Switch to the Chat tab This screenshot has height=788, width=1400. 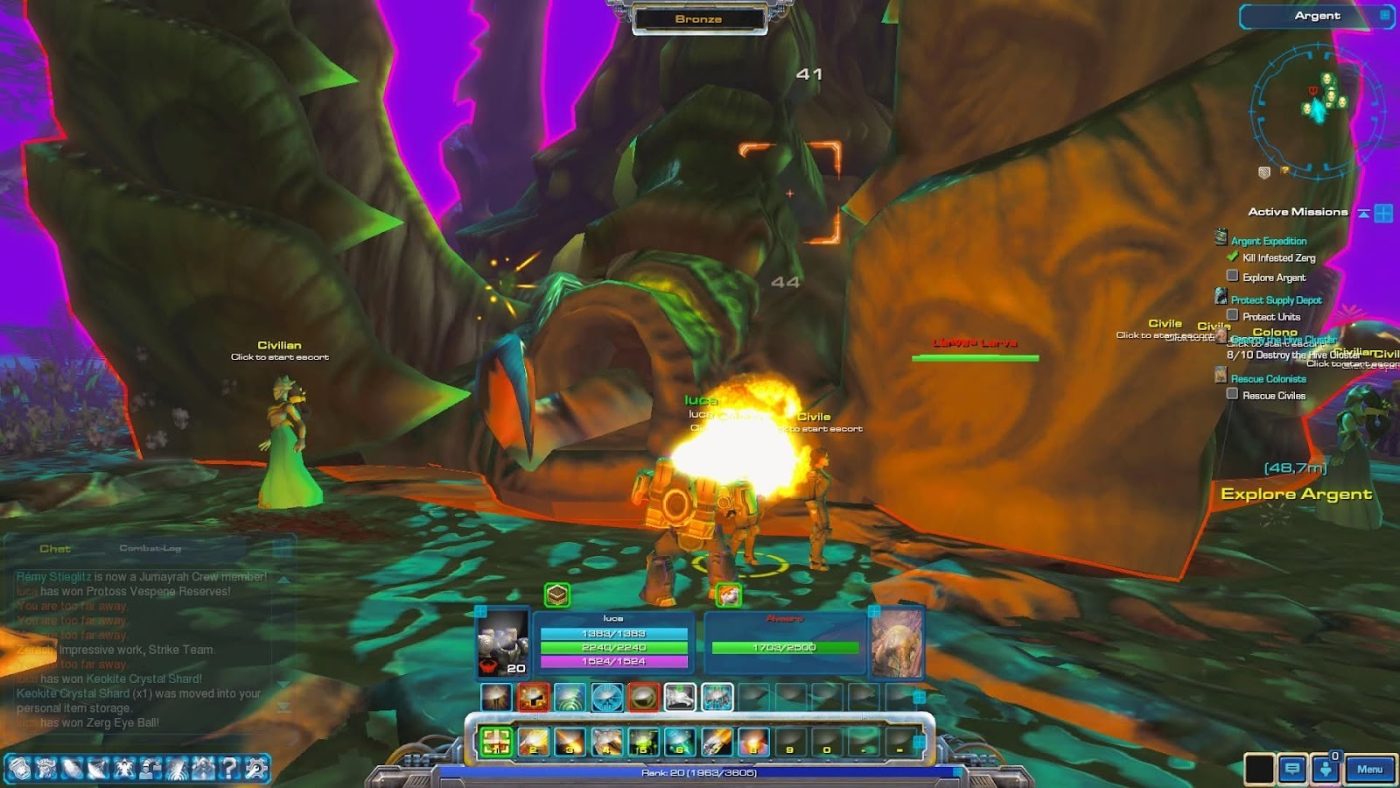[x=55, y=548]
